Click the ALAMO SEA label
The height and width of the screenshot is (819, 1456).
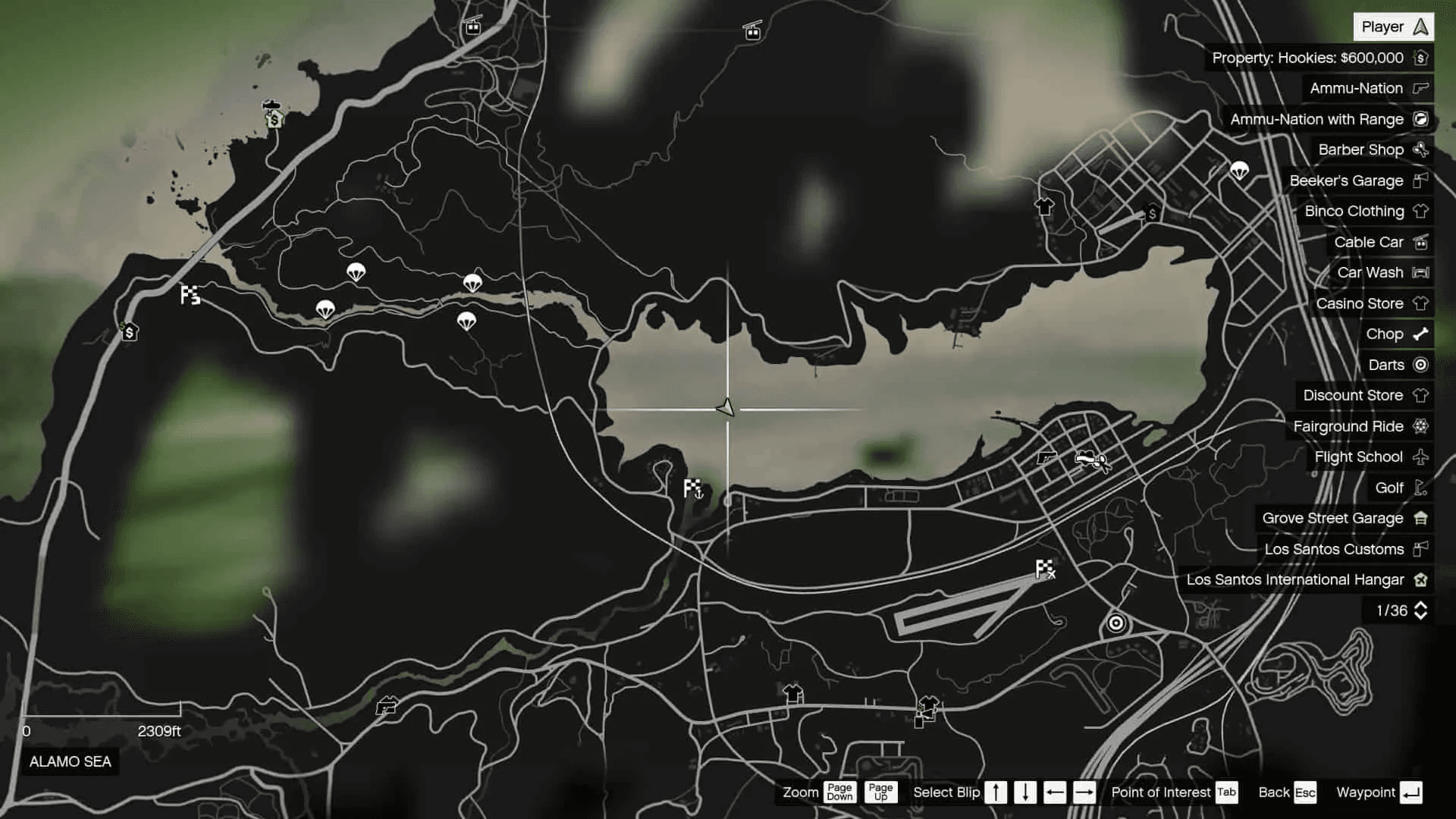tap(69, 761)
